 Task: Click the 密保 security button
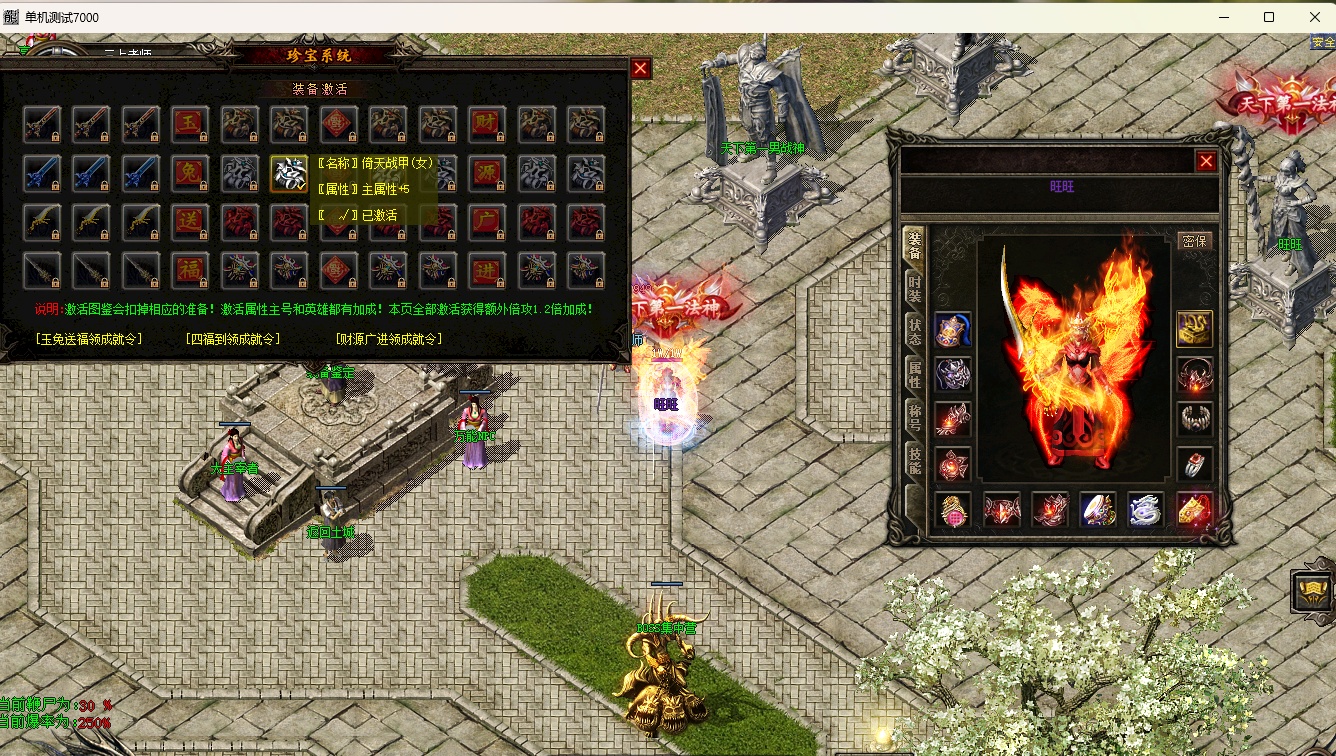tap(1194, 241)
